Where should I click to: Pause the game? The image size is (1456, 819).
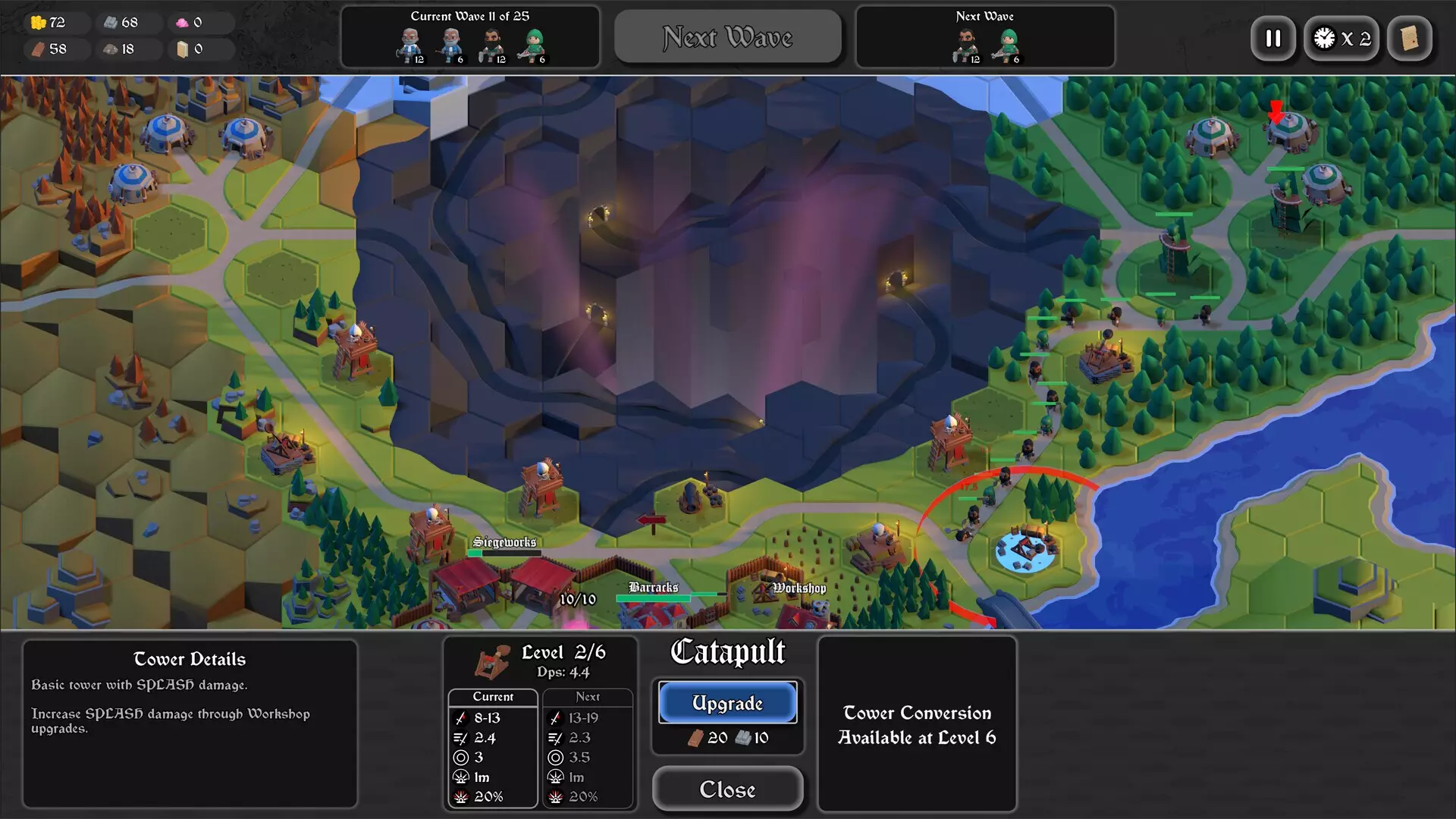[1273, 39]
